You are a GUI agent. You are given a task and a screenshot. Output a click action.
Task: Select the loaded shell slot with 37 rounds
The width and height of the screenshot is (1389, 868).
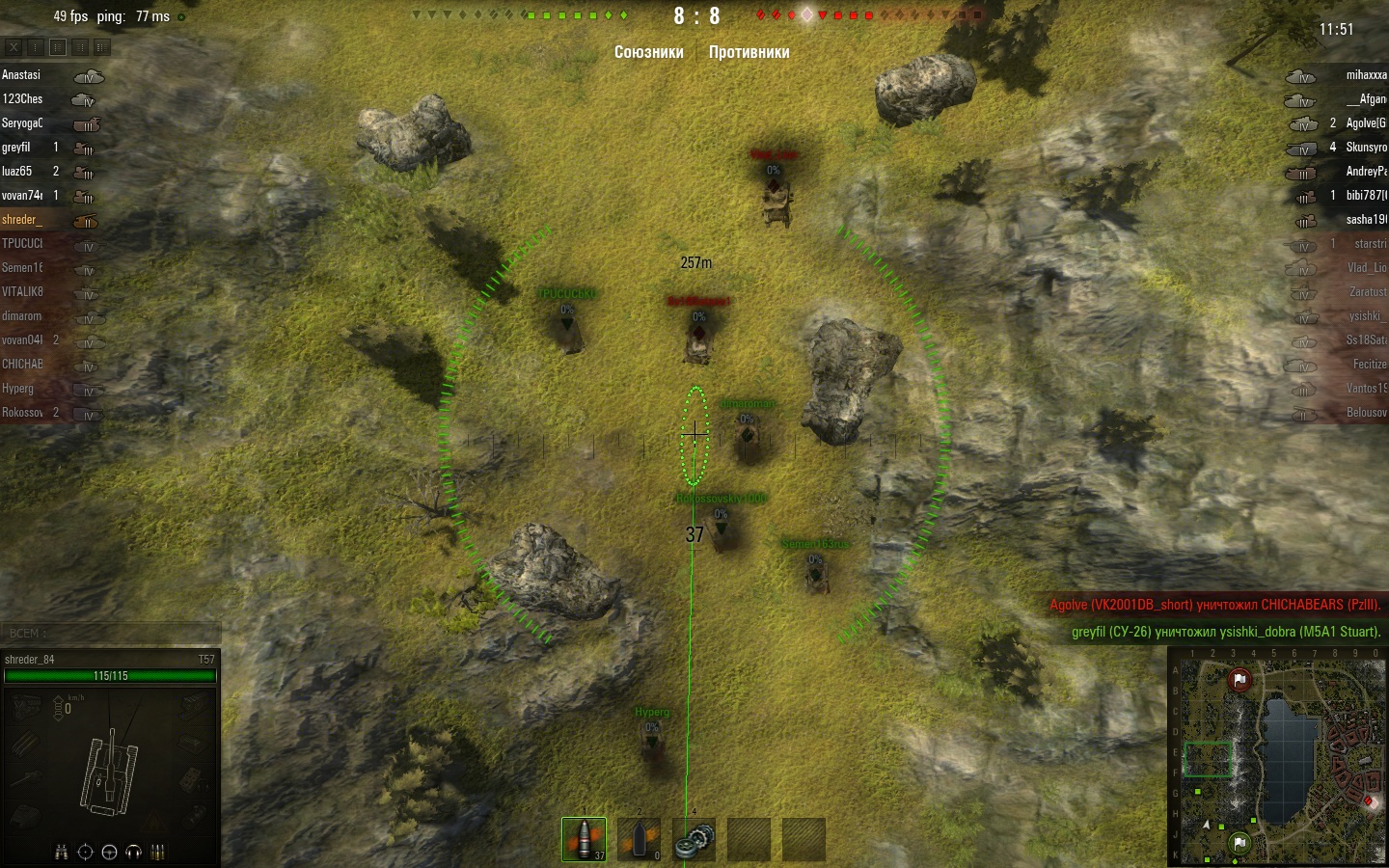pyautogui.click(x=584, y=839)
